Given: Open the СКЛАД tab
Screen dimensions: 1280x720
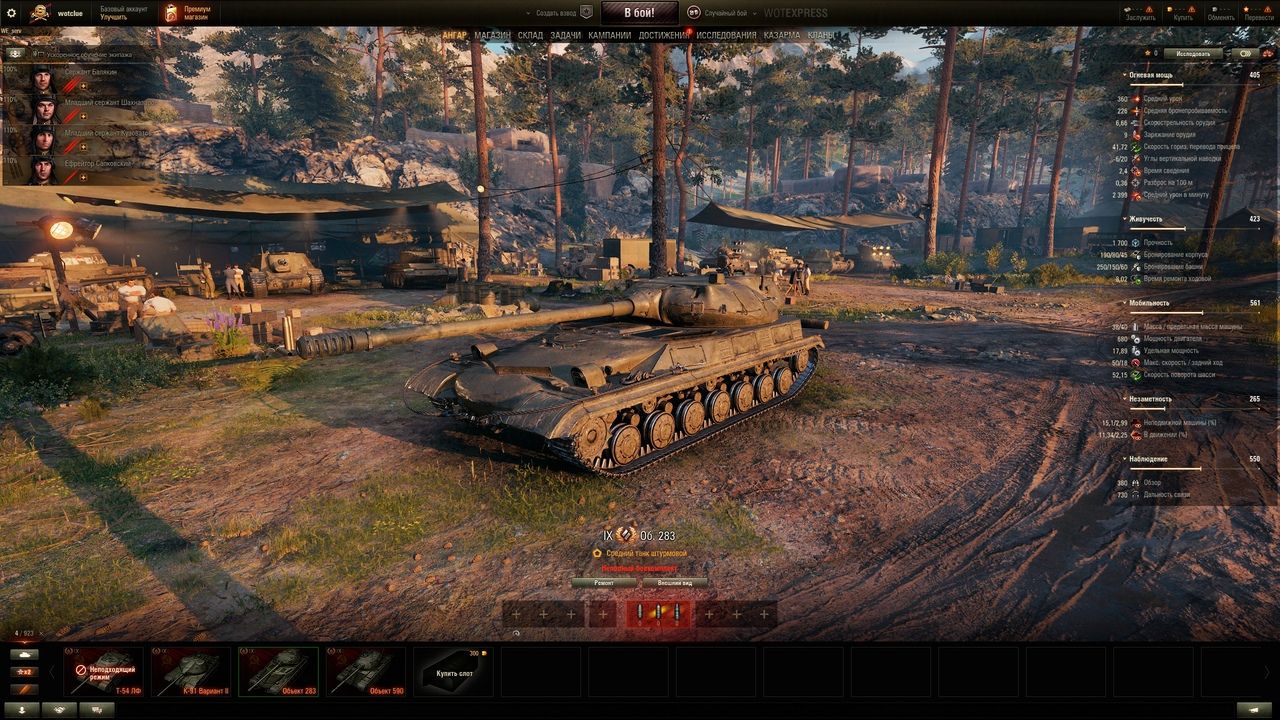Looking at the screenshot, I should click(530, 35).
